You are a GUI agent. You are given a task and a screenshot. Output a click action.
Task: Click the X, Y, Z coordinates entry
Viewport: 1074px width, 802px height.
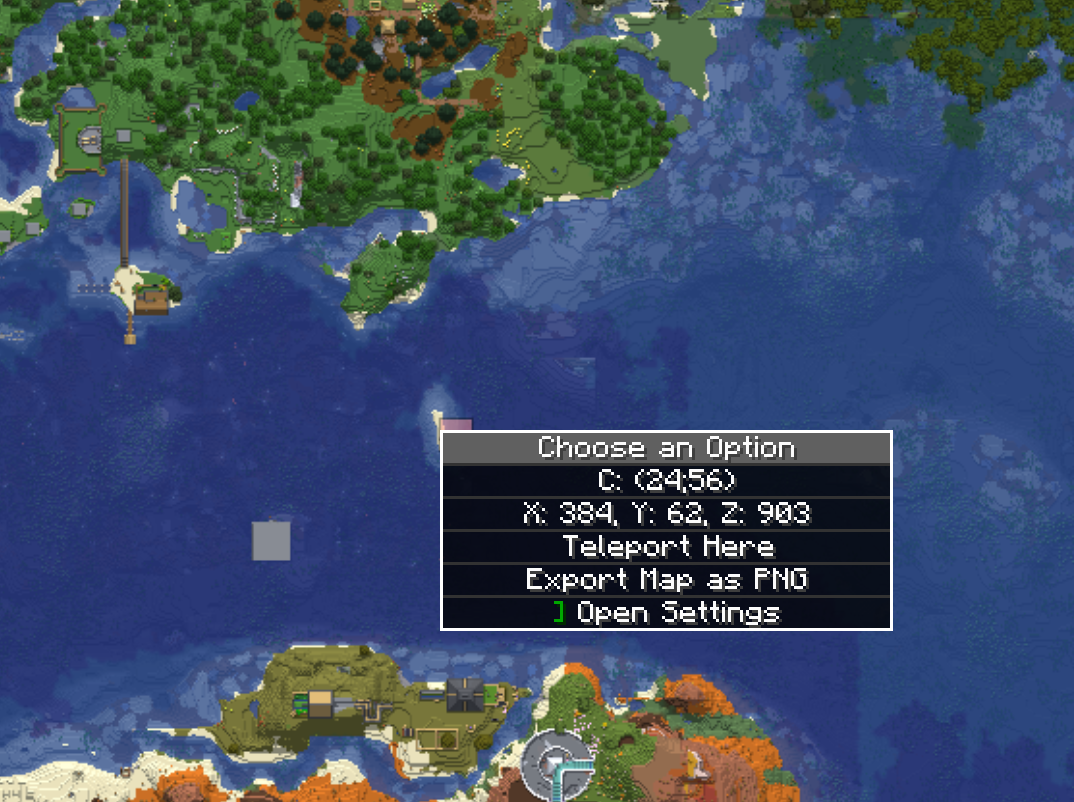[x=667, y=514]
